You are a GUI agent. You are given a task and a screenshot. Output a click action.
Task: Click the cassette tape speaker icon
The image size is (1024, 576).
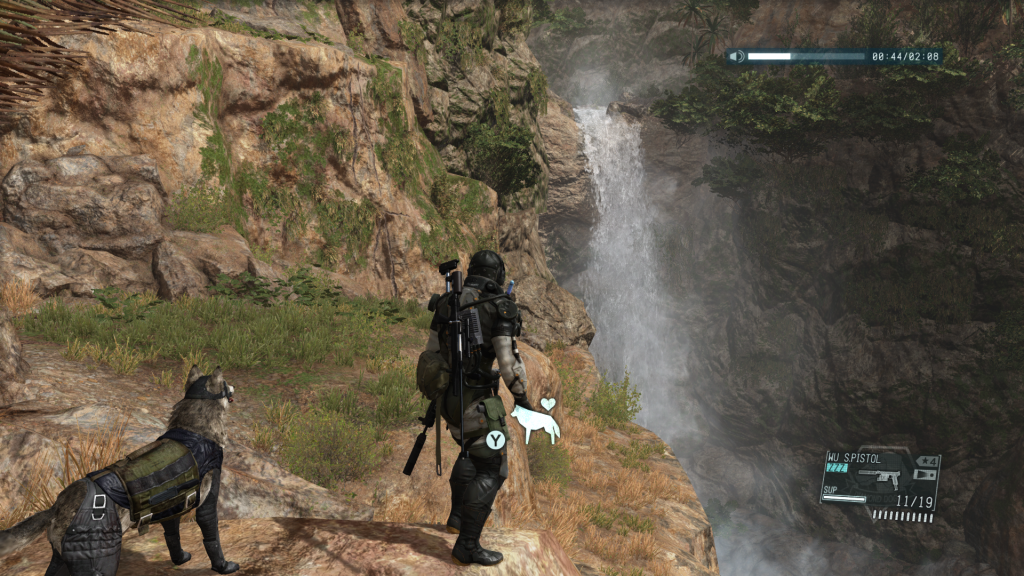coord(737,56)
